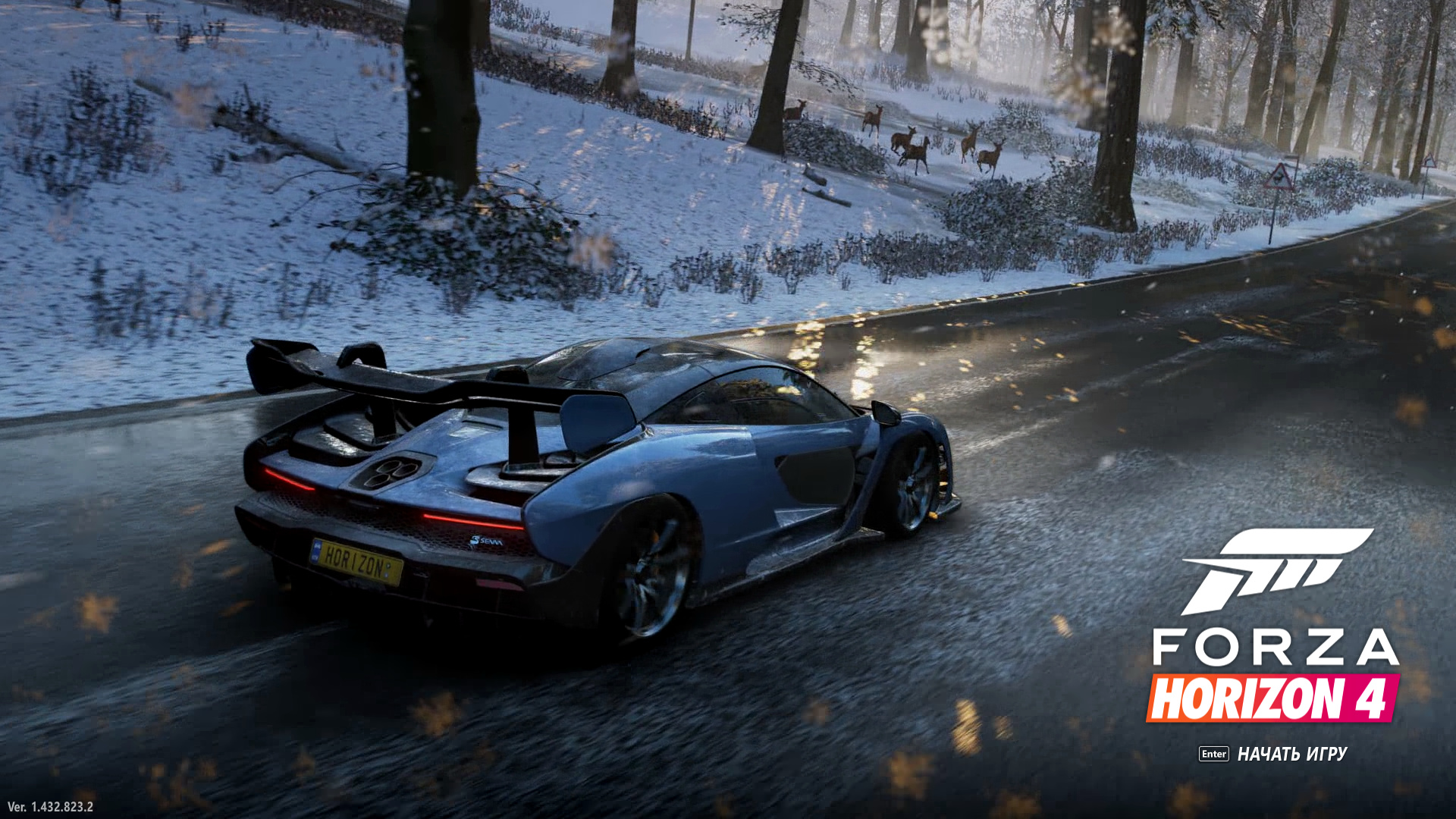Select the НАЧАТЬ ИГРУ start game label
The width and height of the screenshot is (1456, 819).
click(1291, 754)
